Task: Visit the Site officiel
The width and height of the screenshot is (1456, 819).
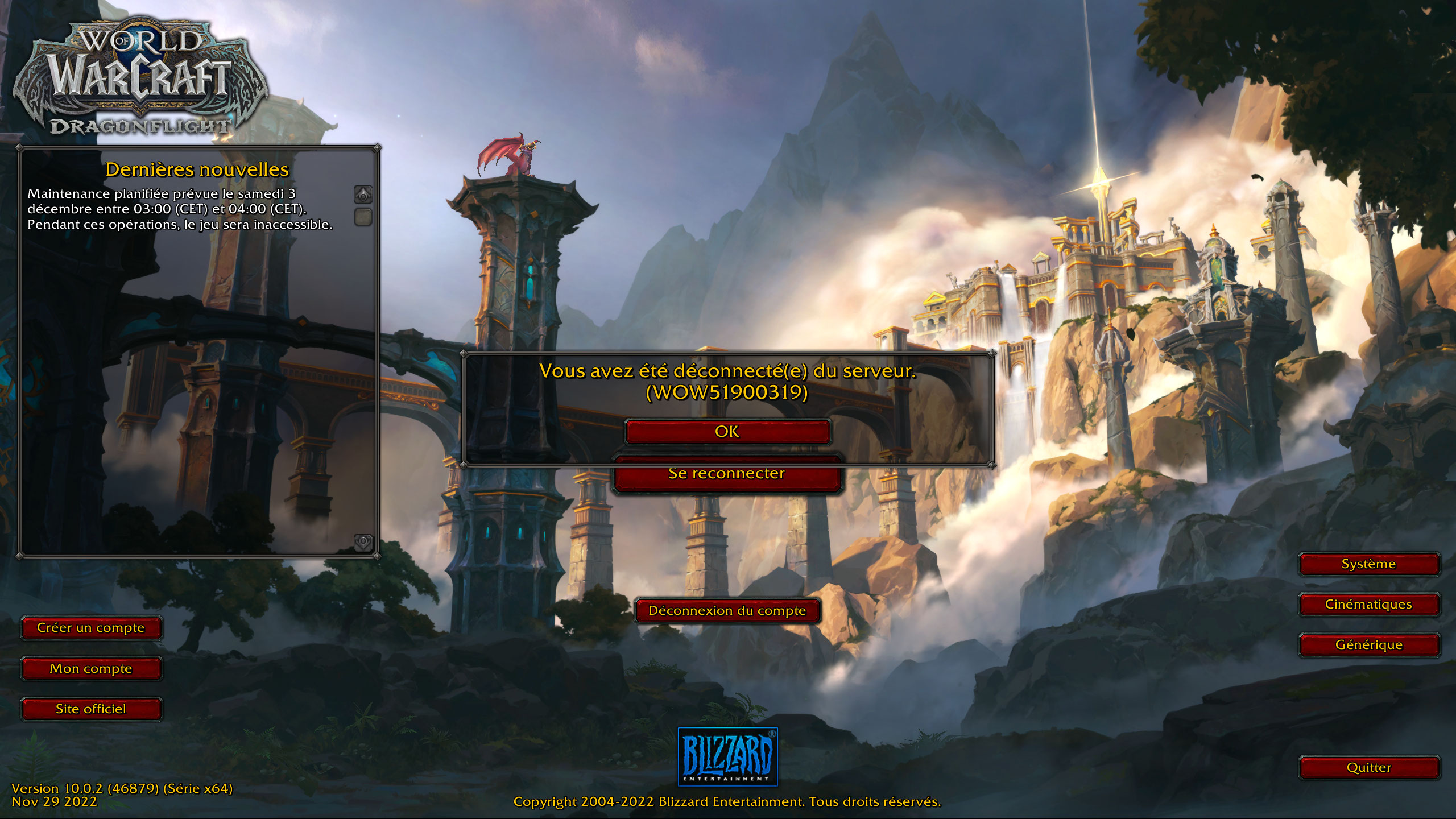Action: (x=91, y=709)
